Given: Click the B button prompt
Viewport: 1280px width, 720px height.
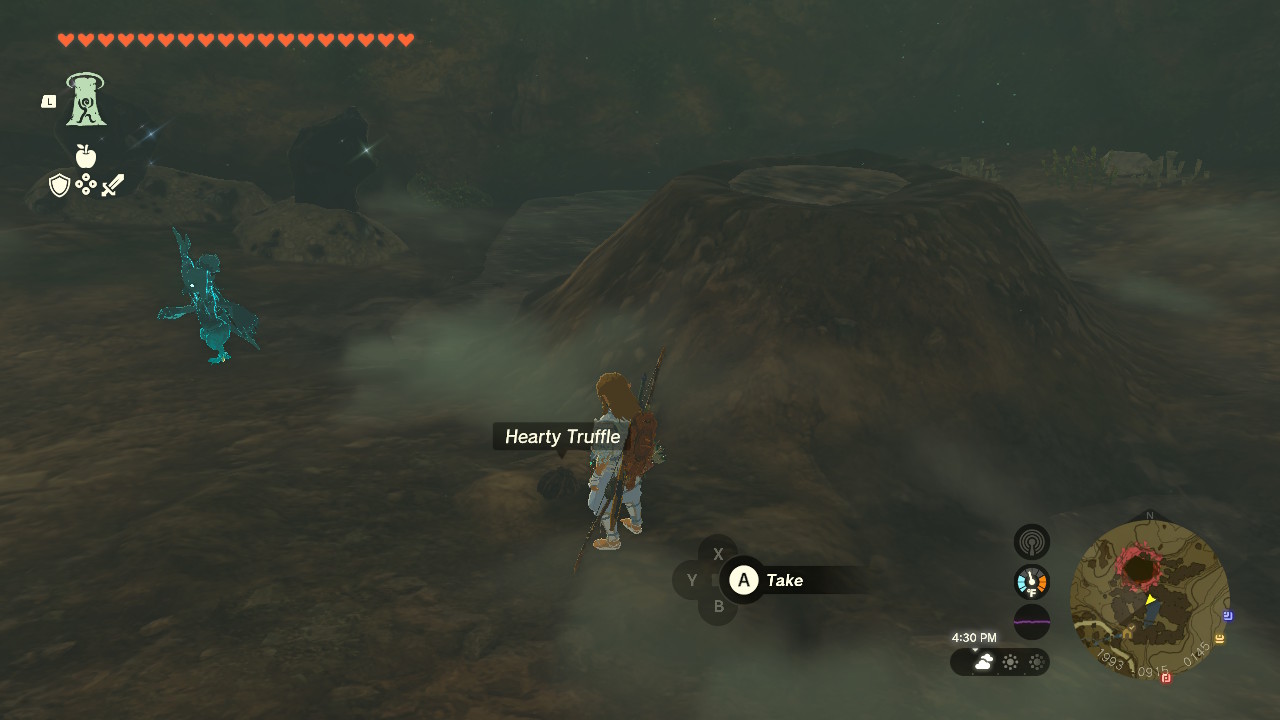Looking at the screenshot, I should coord(717,607).
